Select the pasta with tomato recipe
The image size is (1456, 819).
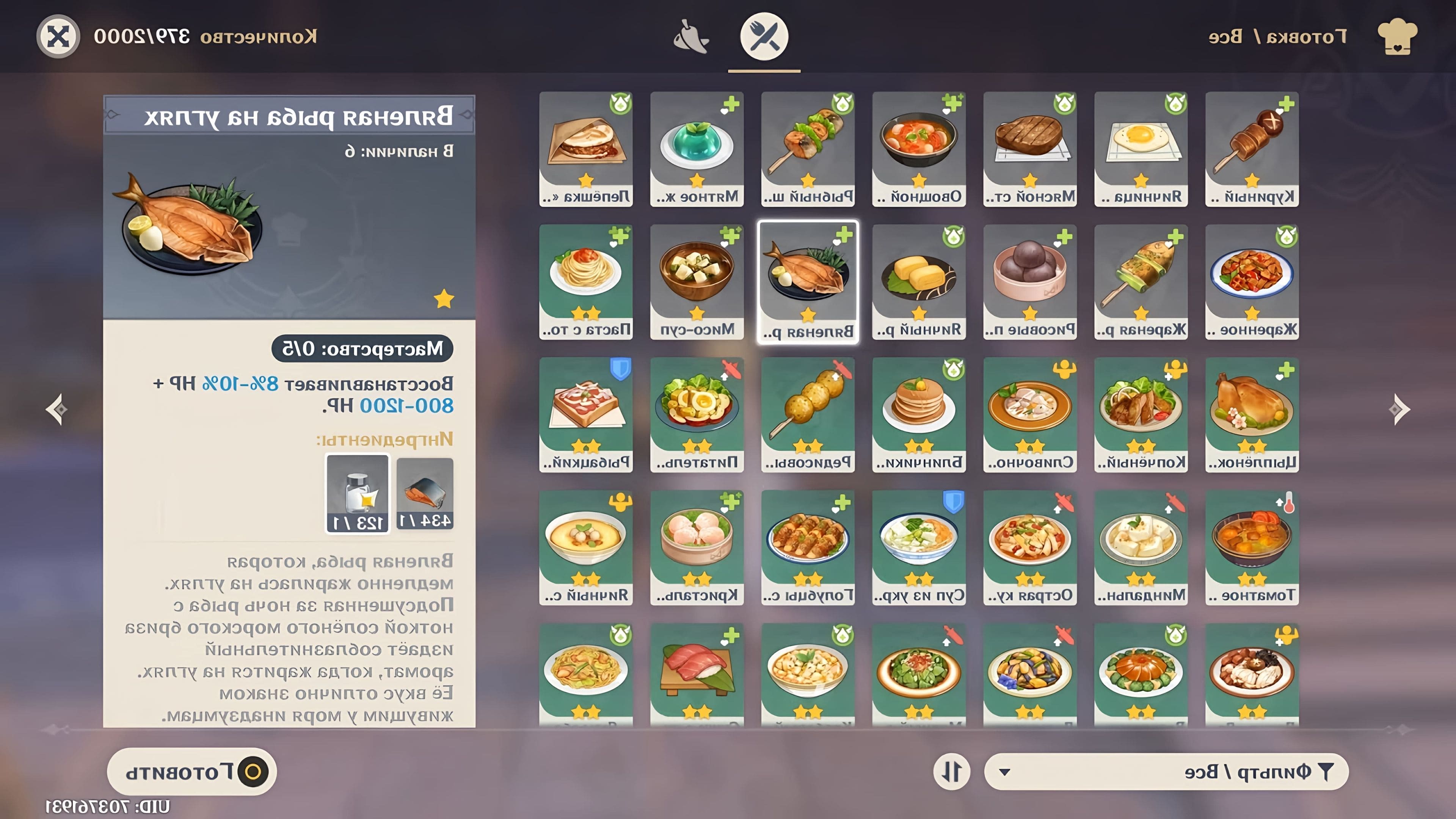(x=585, y=281)
